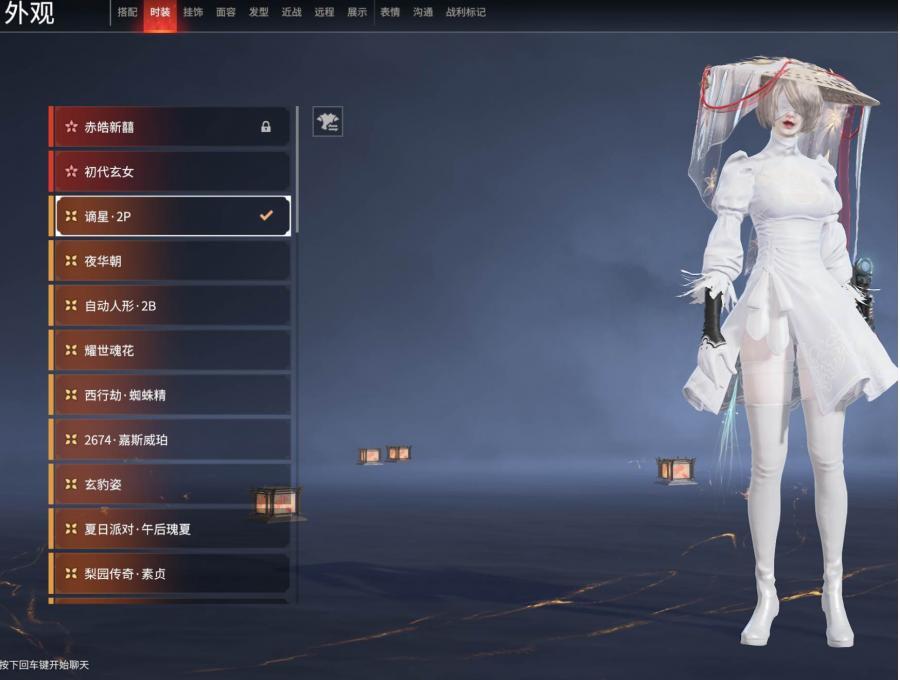The width and height of the screenshot is (900, 680).
Task: Open the 近战 weapon skins tab
Action: point(291,12)
